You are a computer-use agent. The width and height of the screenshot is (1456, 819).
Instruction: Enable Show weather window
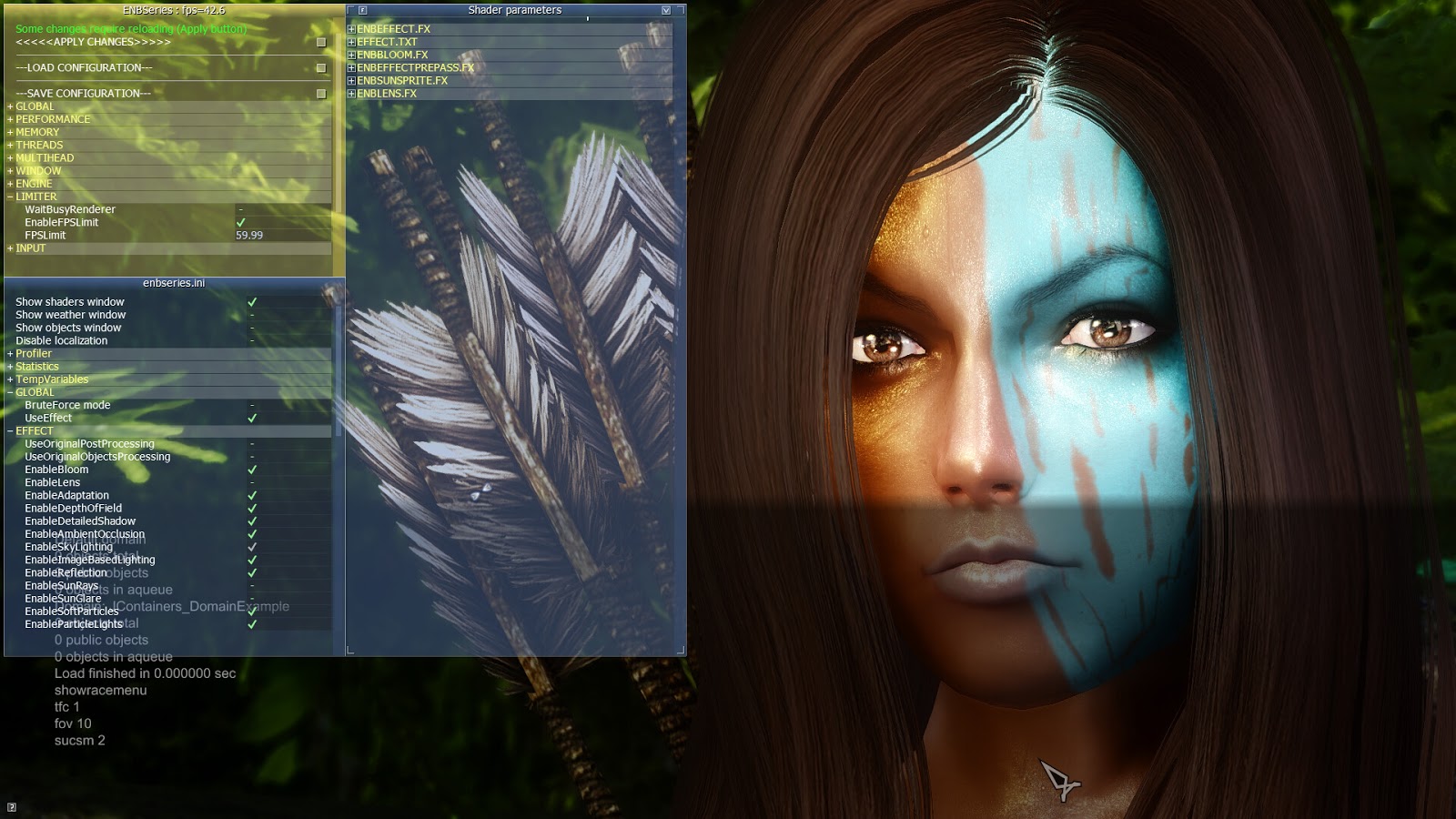click(x=253, y=314)
